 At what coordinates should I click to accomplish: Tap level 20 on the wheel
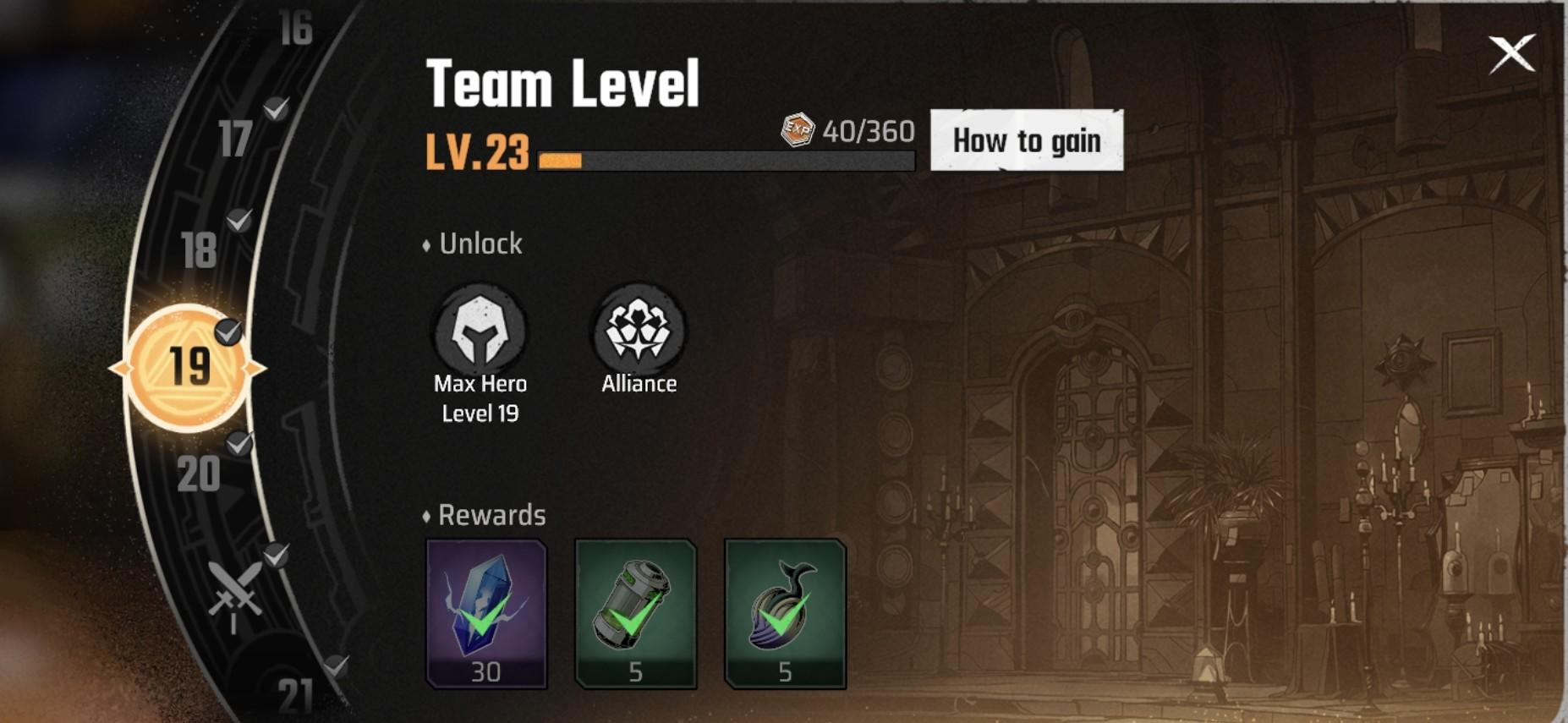point(200,474)
